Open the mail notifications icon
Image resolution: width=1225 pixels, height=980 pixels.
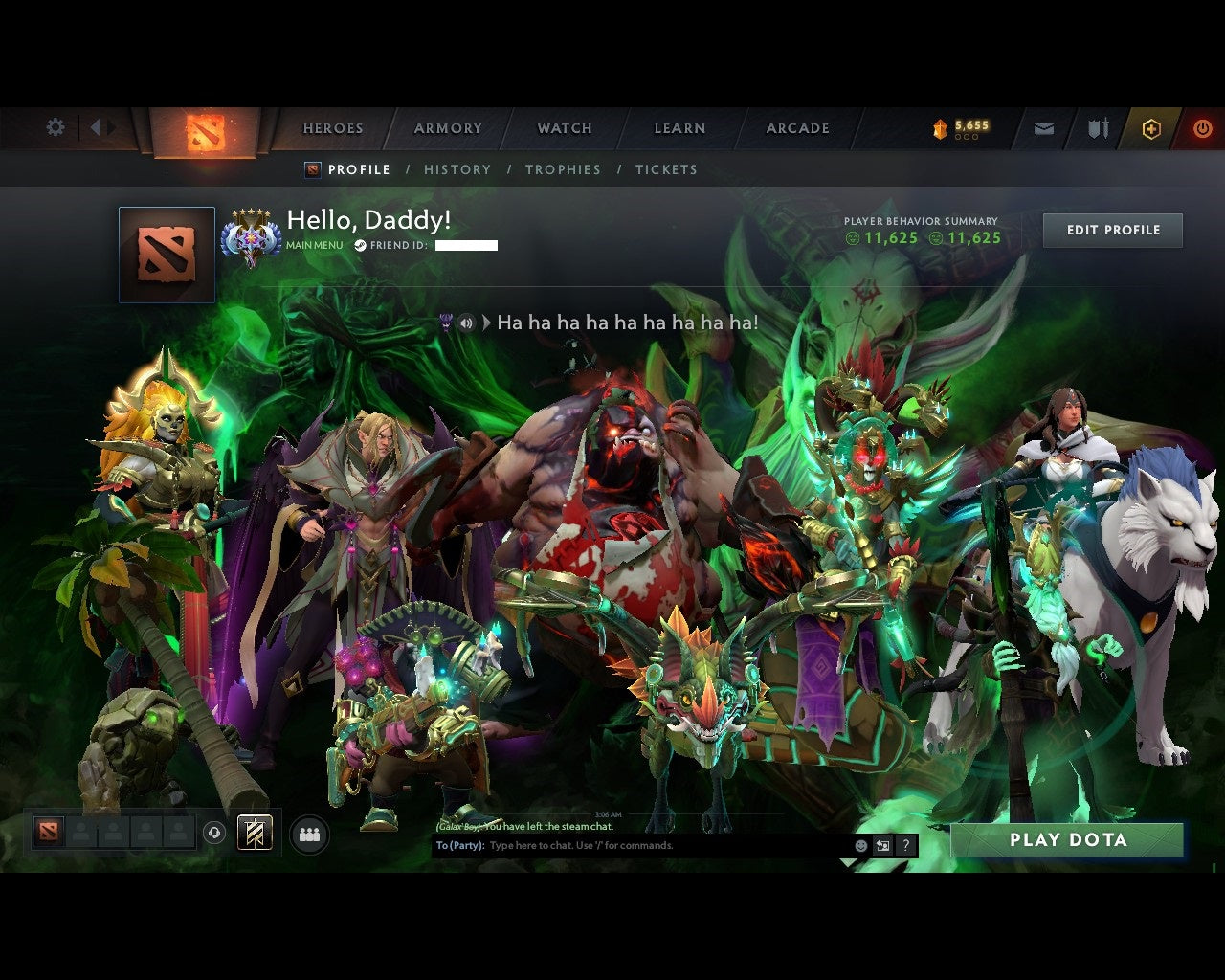click(x=1043, y=127)
